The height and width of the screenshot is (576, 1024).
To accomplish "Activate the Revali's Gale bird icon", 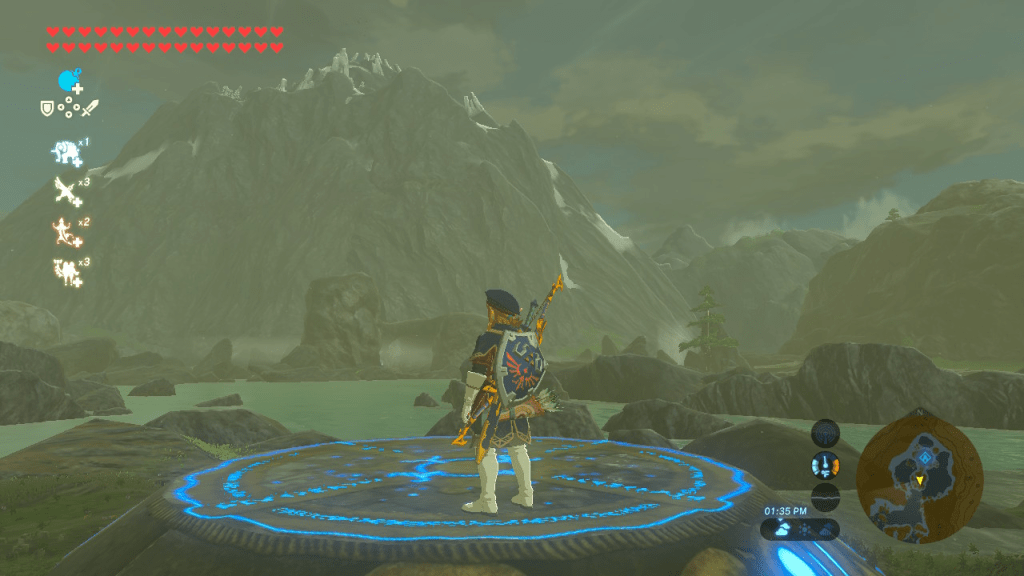I will tap(66, 190).
